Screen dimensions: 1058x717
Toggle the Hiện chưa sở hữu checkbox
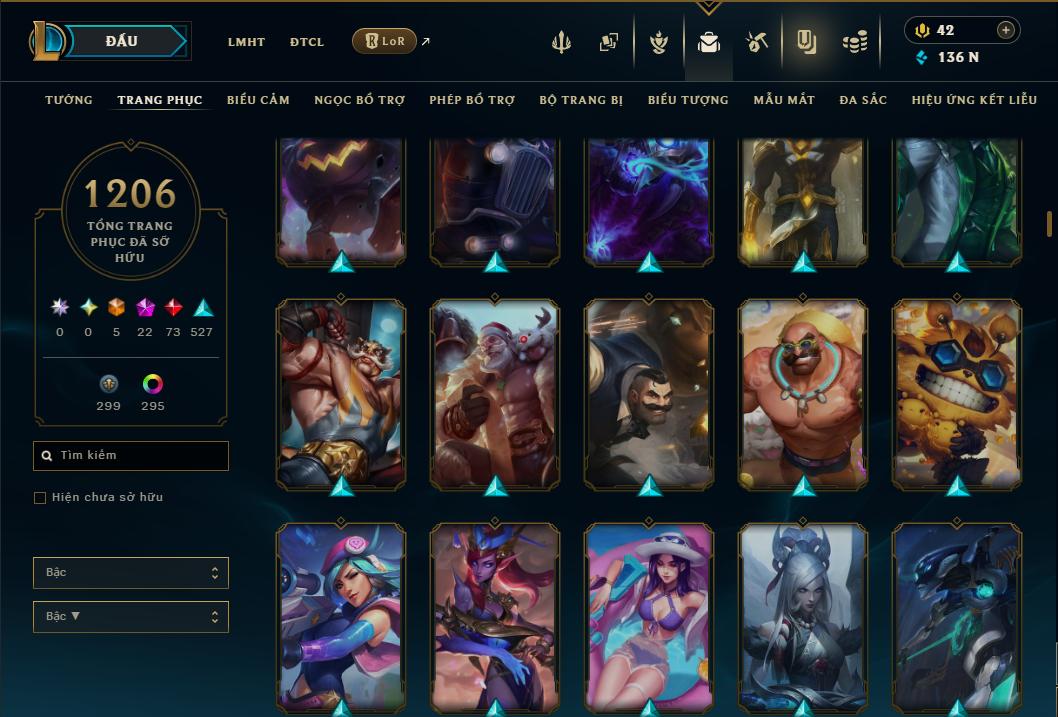point(40,497)
